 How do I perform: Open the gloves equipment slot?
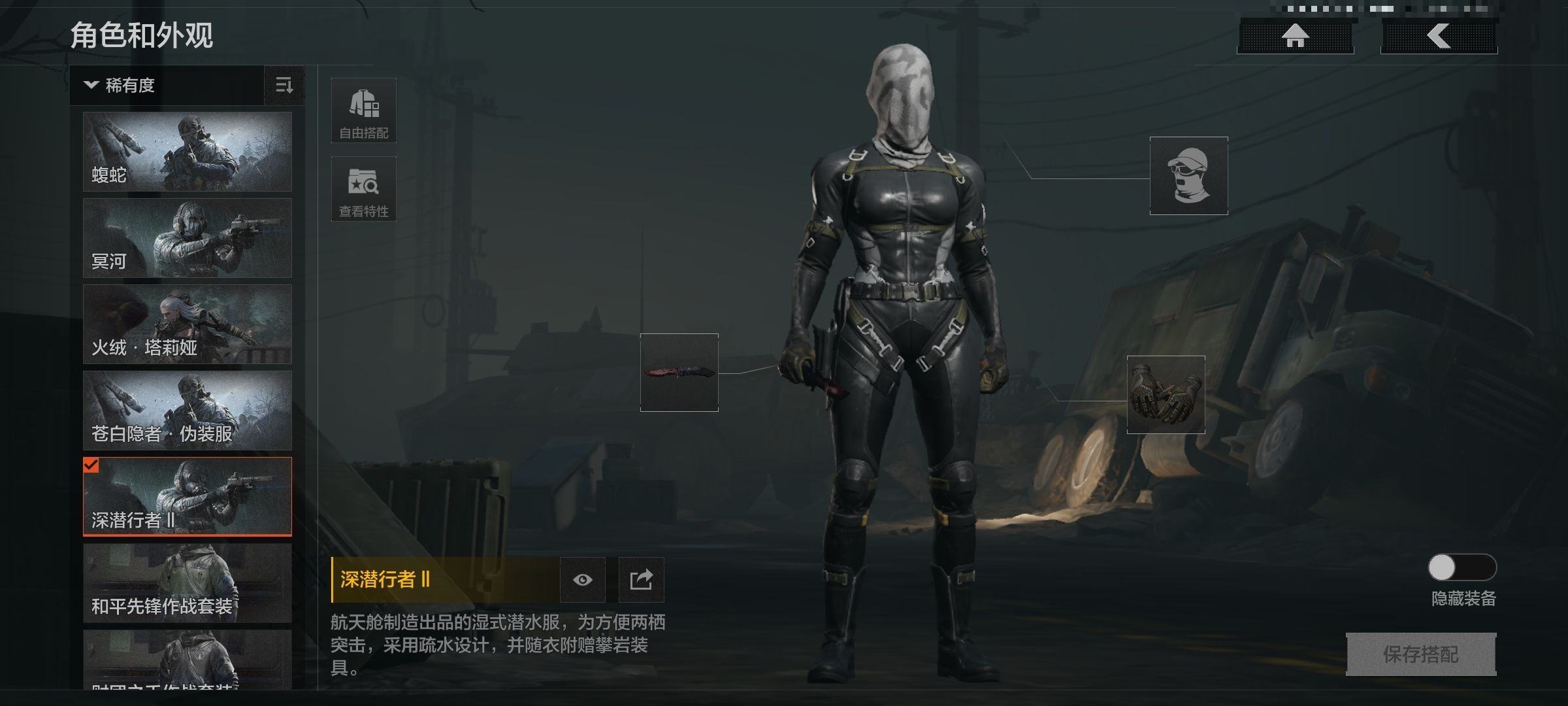coord(1166,395)
